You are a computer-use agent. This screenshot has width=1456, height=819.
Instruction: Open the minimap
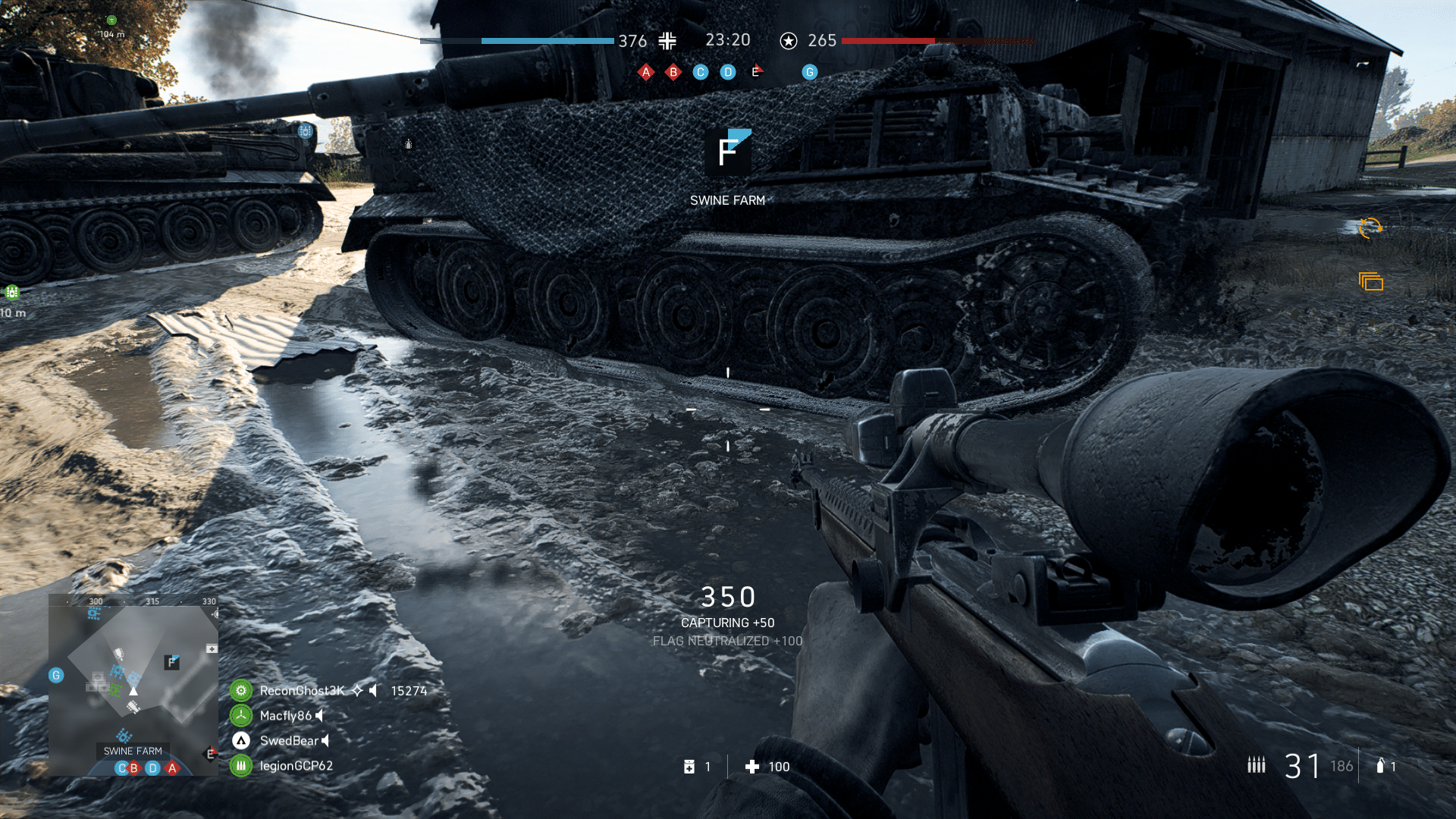point(133,684)
